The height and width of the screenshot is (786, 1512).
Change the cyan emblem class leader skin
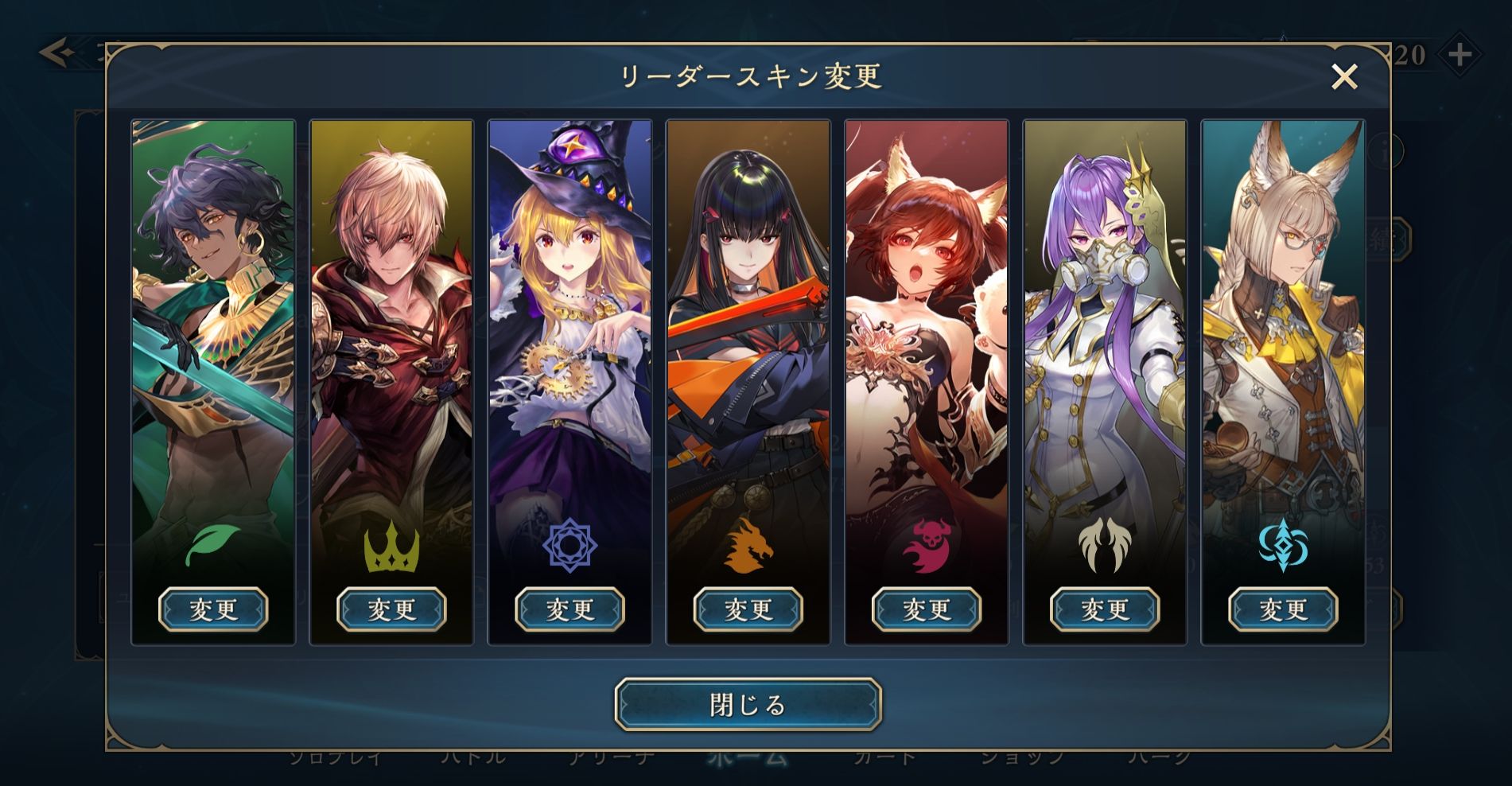[x=1283, y=609]
